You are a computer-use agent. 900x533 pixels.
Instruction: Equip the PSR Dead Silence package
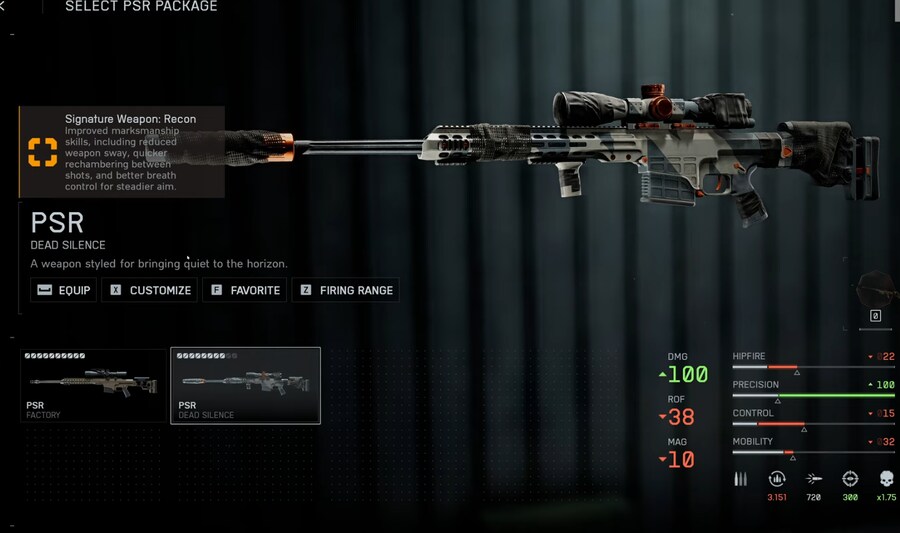point(63,290)
